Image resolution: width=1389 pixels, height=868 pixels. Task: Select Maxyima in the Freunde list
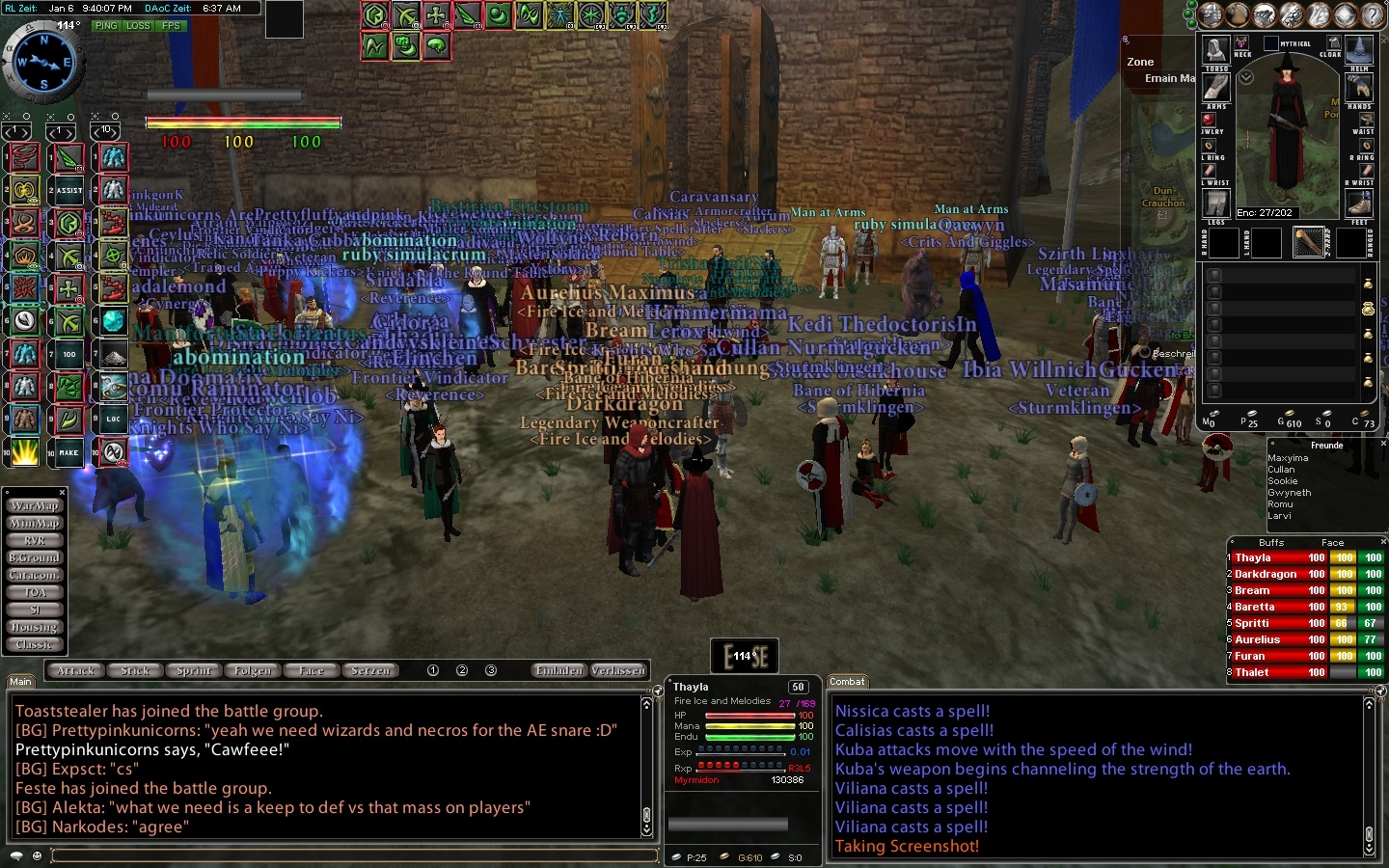pos(1288,458)
